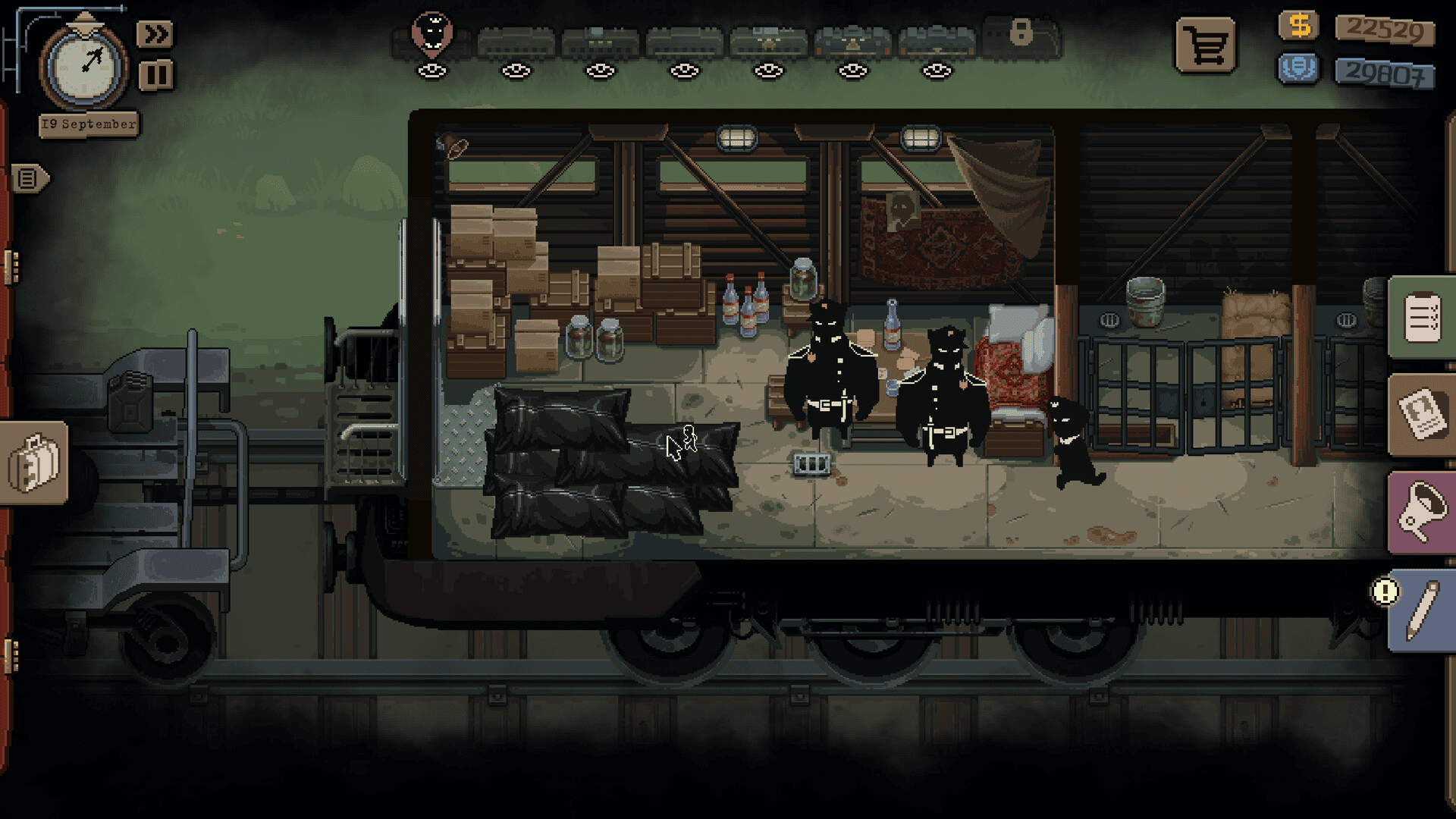Click the dollar money icon
Viewport: 1456px width, 819px height.
(x=1299, y=26)
